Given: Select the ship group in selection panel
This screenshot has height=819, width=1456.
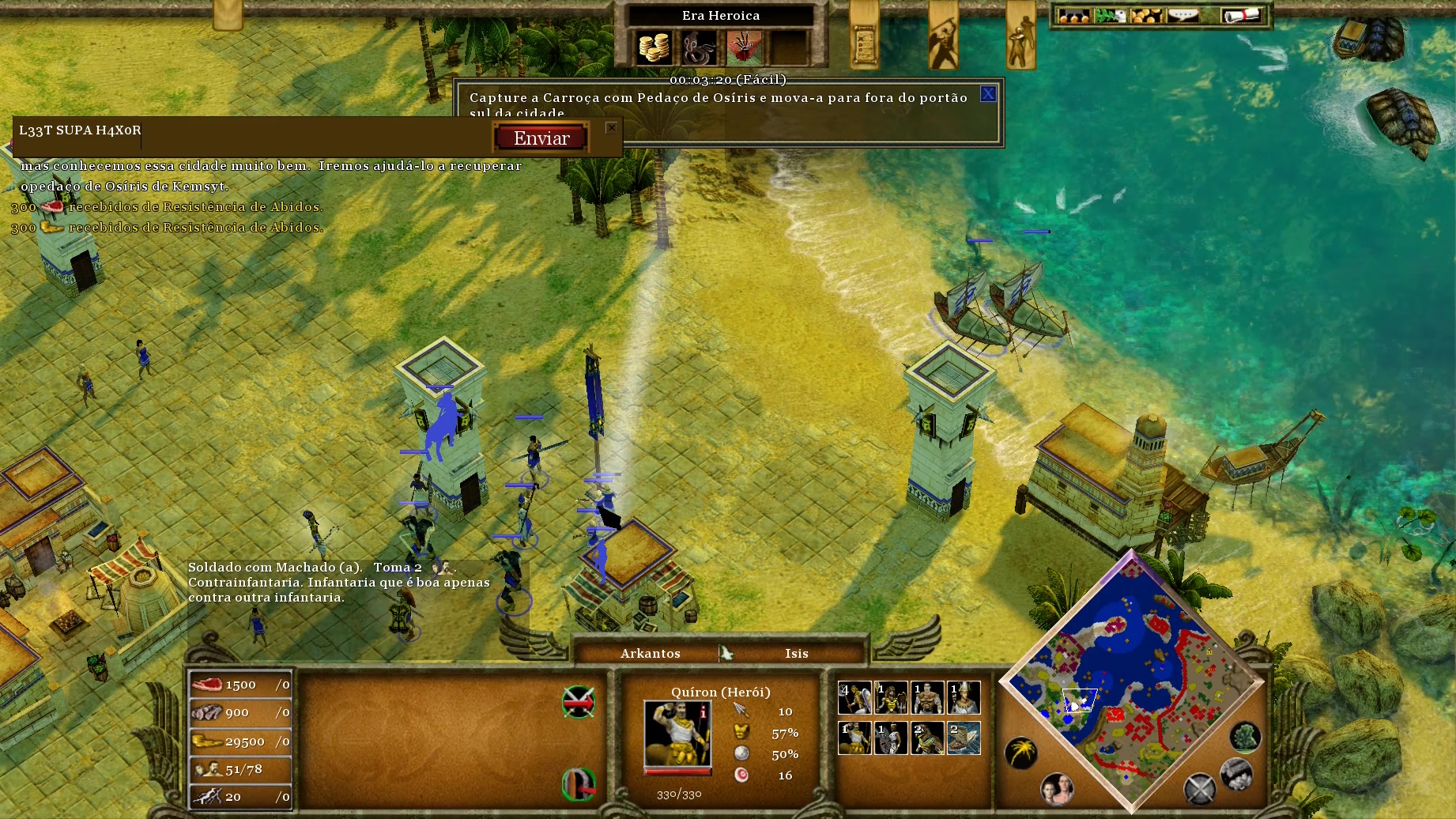Looking at the screenshot, I should pos(964,738).
